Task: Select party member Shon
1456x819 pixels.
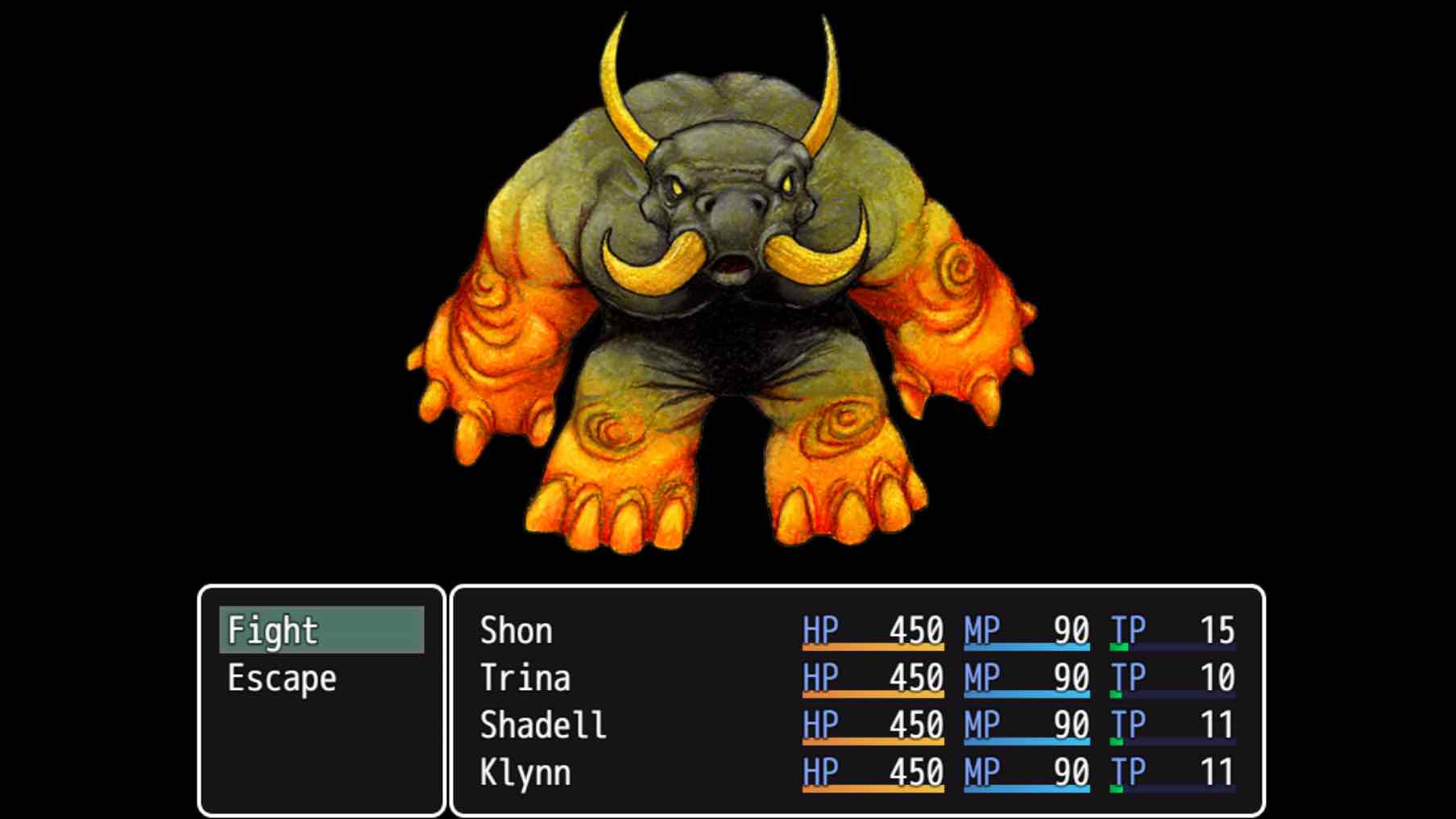Action: [x=516, y=631]
